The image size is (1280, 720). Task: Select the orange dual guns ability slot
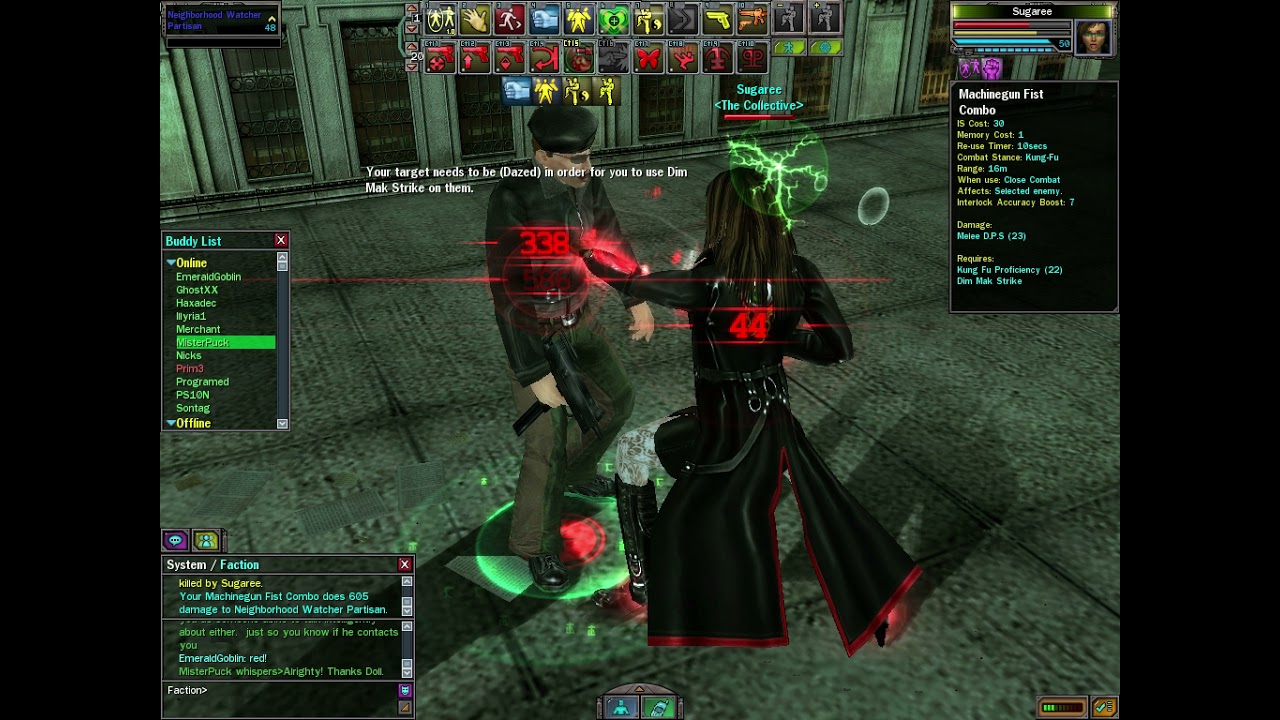(x=751, y=19)
